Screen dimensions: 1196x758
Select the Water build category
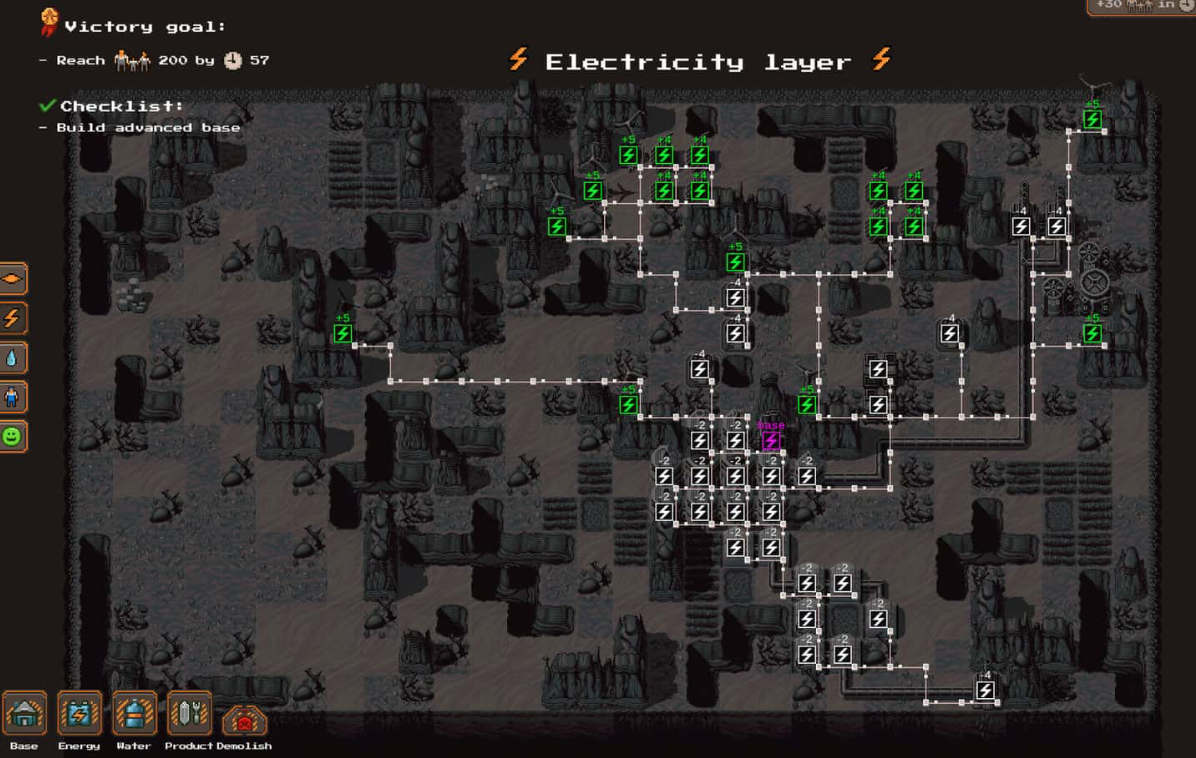(x=134, y=715)
